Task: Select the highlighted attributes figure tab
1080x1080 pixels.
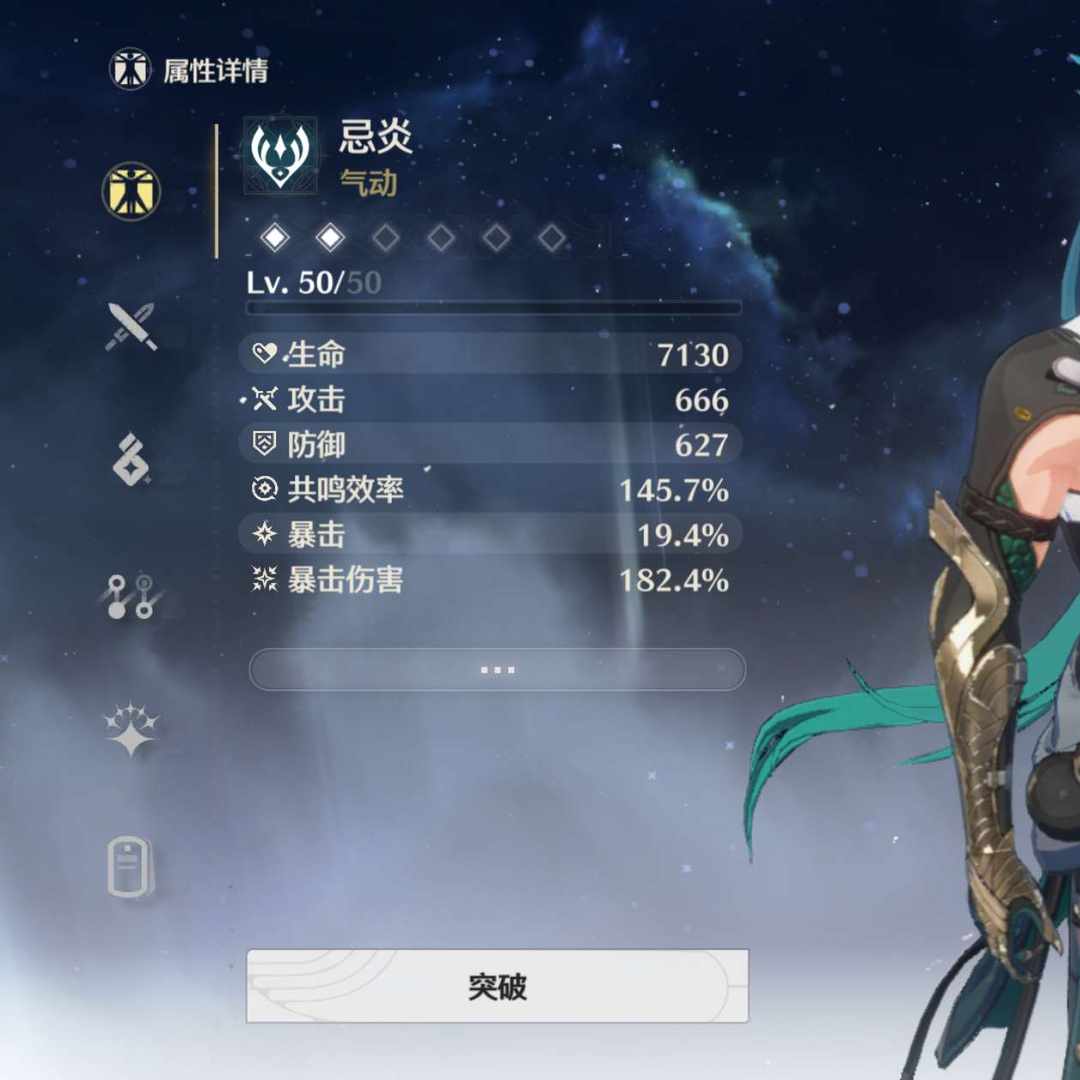Action: [x=131, y=190]
